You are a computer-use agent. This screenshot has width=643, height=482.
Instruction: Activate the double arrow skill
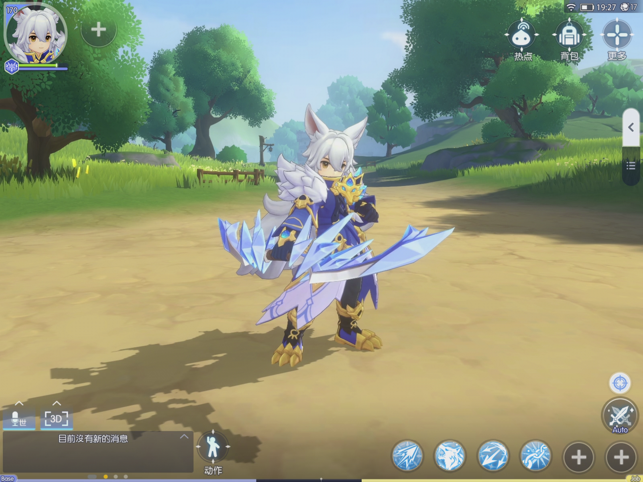click(x=493, y=456)
